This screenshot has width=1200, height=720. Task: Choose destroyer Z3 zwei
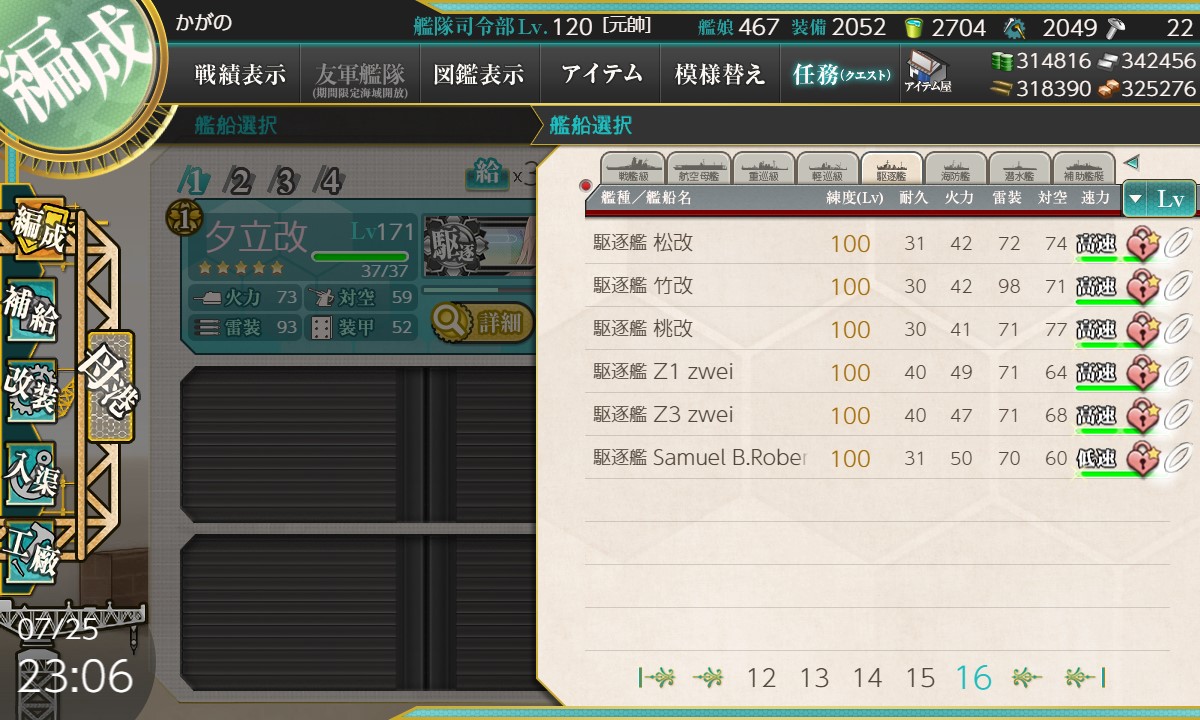(x=700, y=415)
